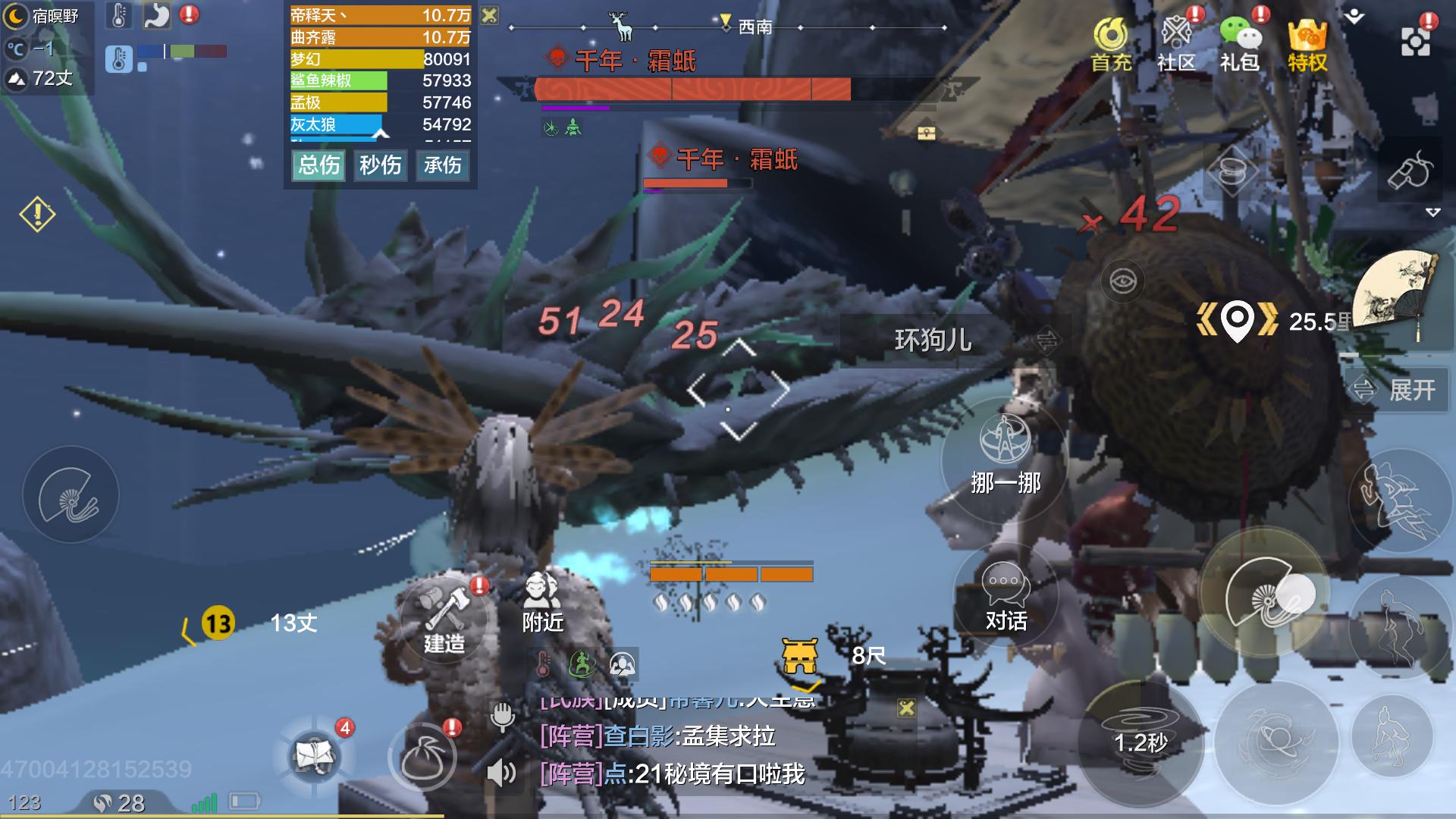
Task: Open the 礼包 gift pack menu
Action: coord(1240,44)
